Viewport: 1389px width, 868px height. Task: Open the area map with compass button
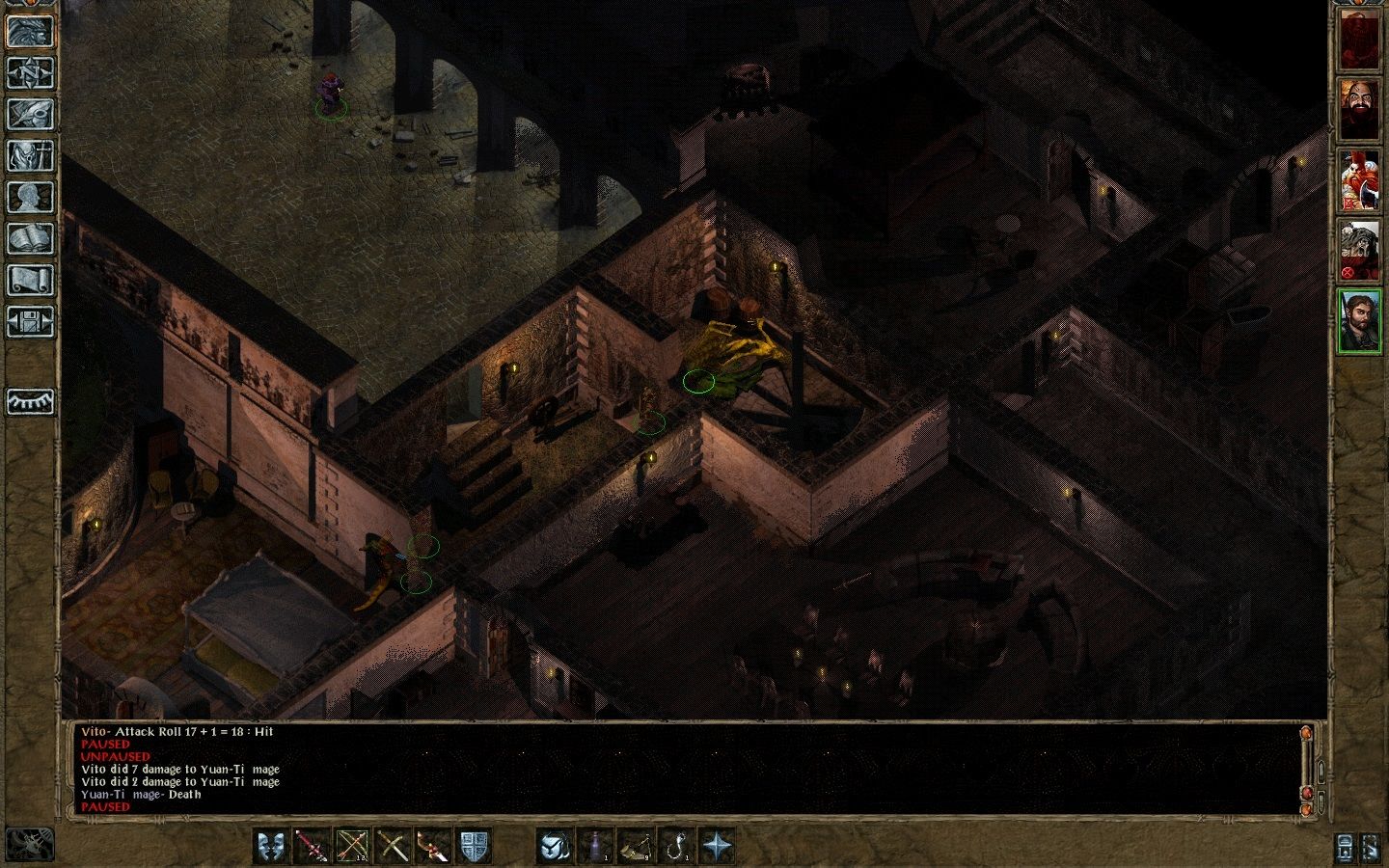[30, 72]
